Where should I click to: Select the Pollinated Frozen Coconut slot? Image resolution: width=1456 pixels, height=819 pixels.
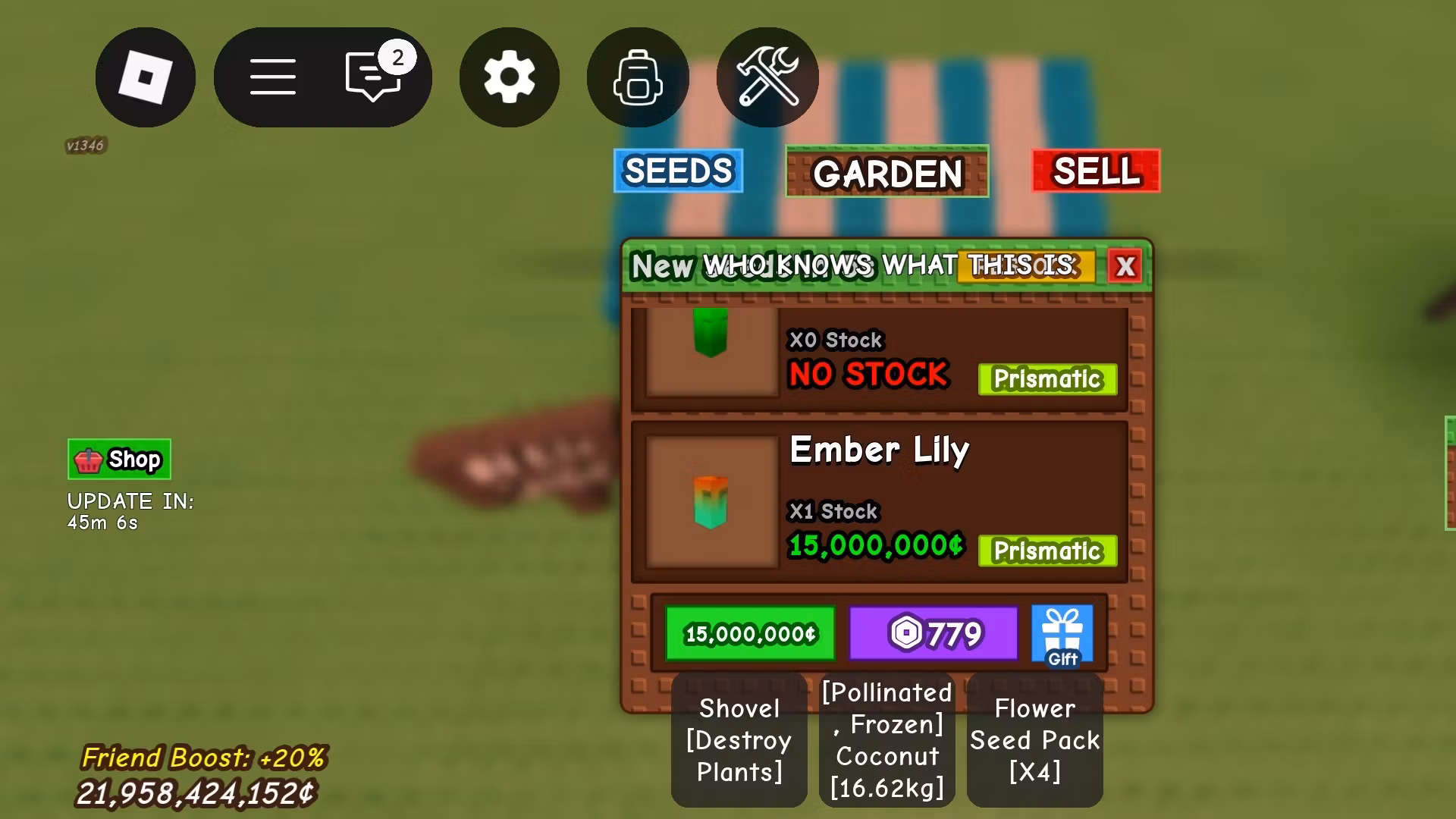click(x=886, y=740)
